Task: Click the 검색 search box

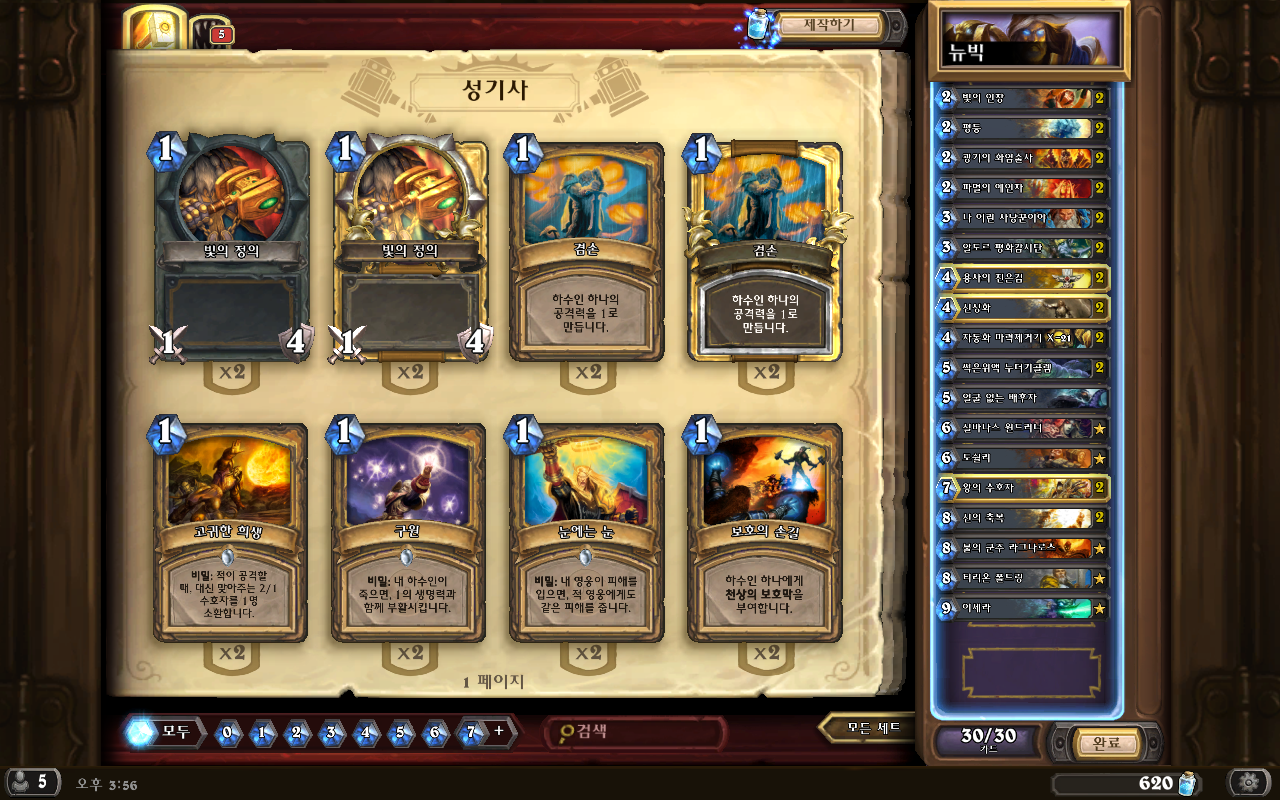Action: [x=635, y=732]
